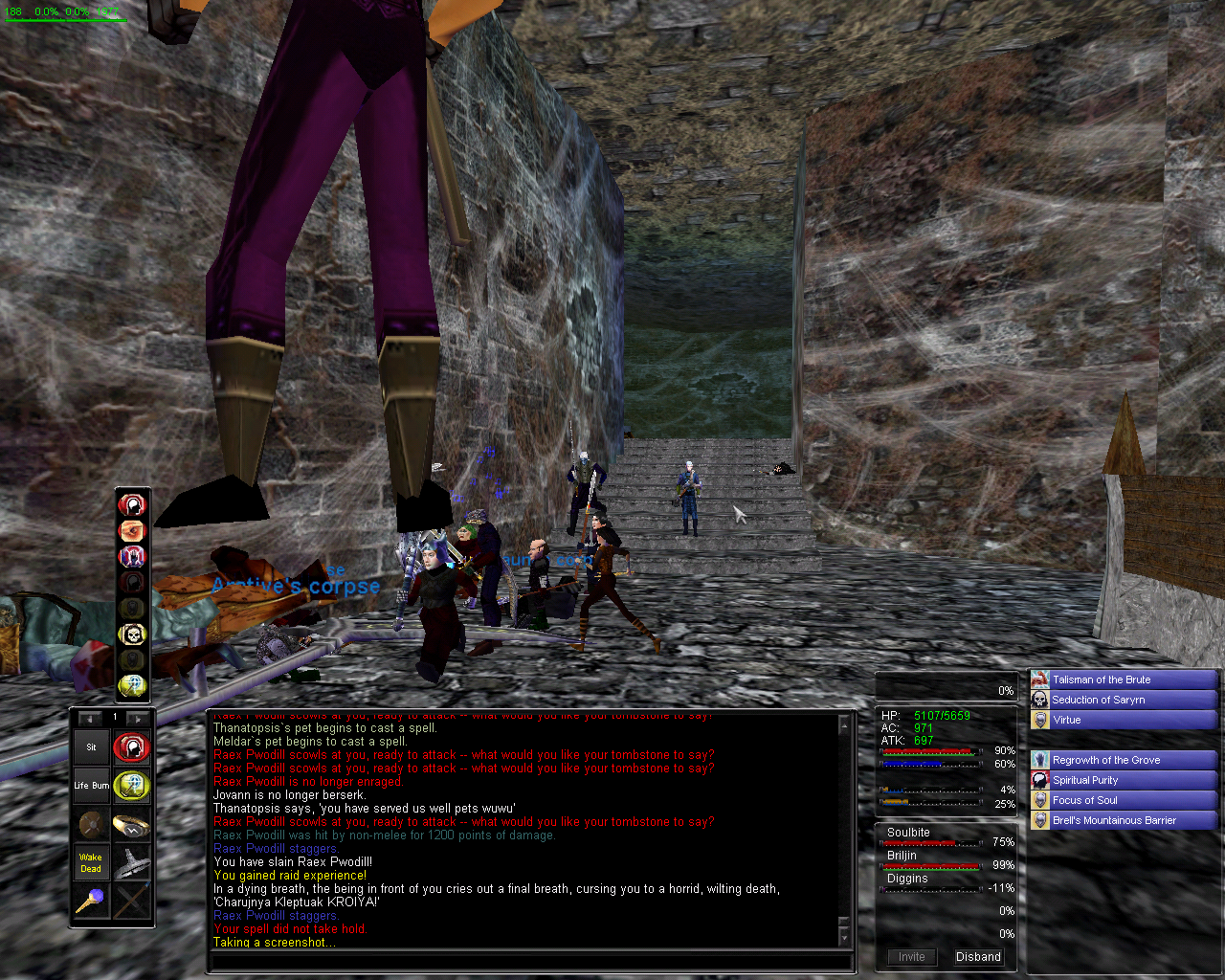Trigger the Wake Dead hotbutton

92,862
